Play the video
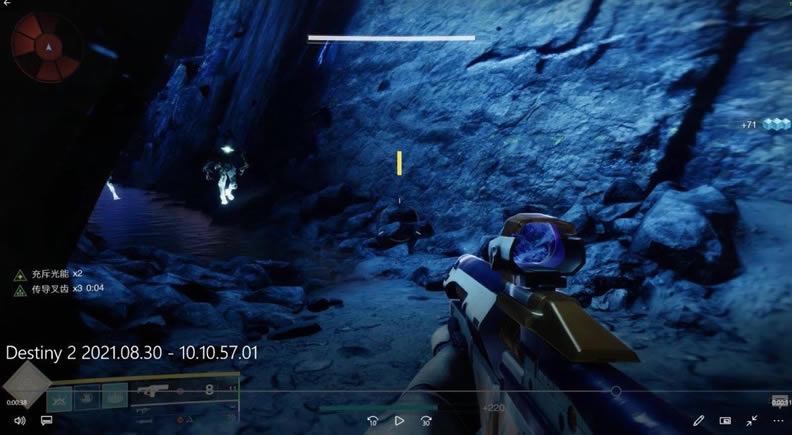Image resolution: width=792 pixels, height=435 pixels. [399, 421]
